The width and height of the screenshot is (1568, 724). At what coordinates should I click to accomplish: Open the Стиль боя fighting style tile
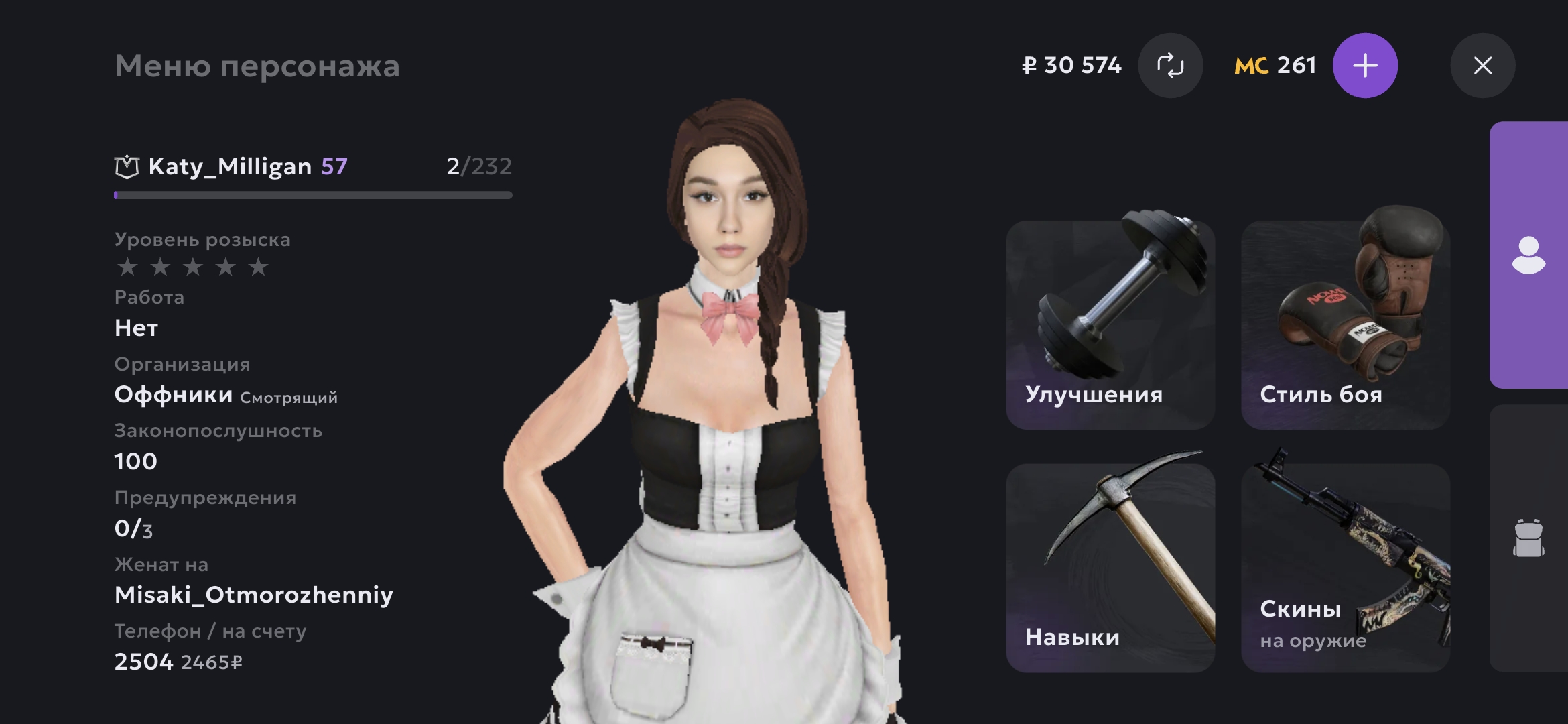click(x=1345, y=325)
